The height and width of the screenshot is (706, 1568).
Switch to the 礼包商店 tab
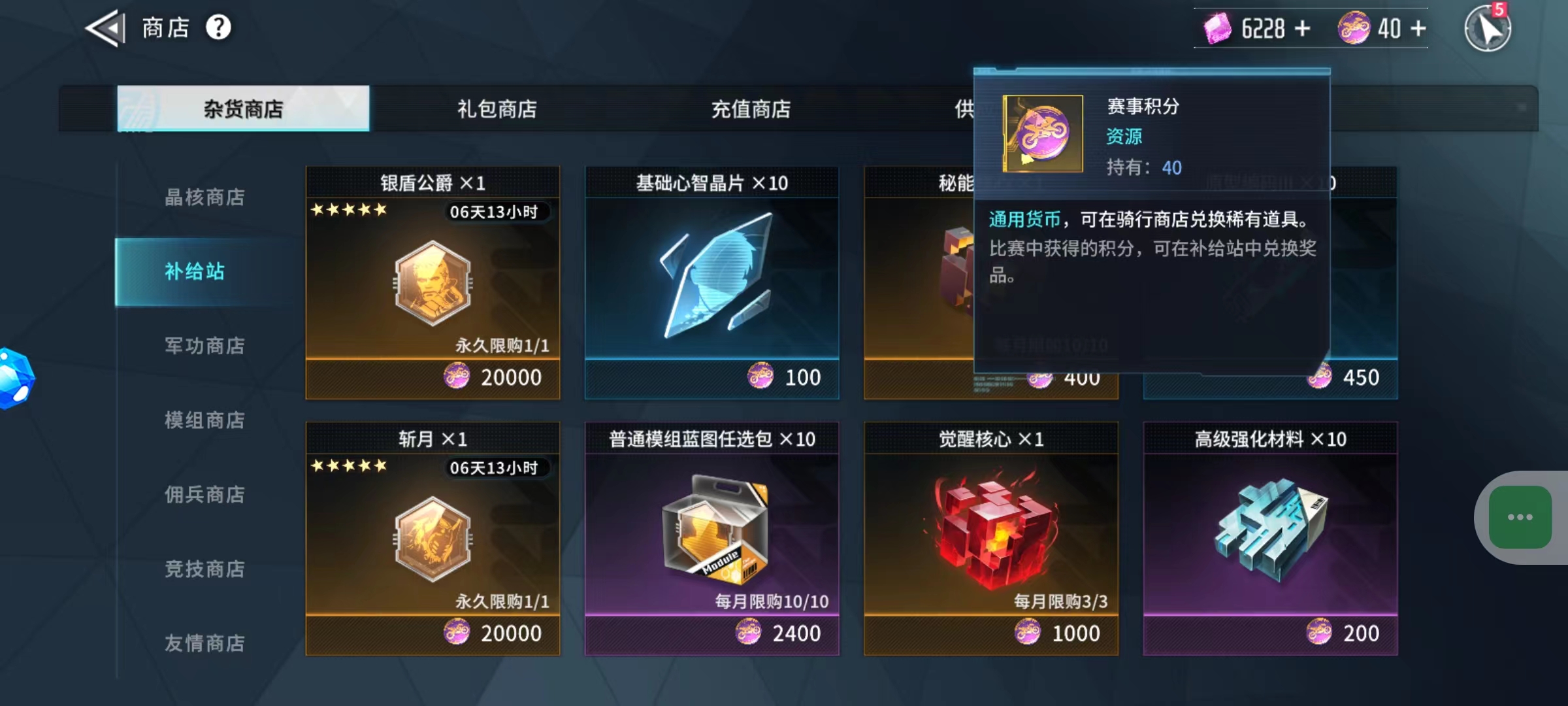(x=495, y=109)
